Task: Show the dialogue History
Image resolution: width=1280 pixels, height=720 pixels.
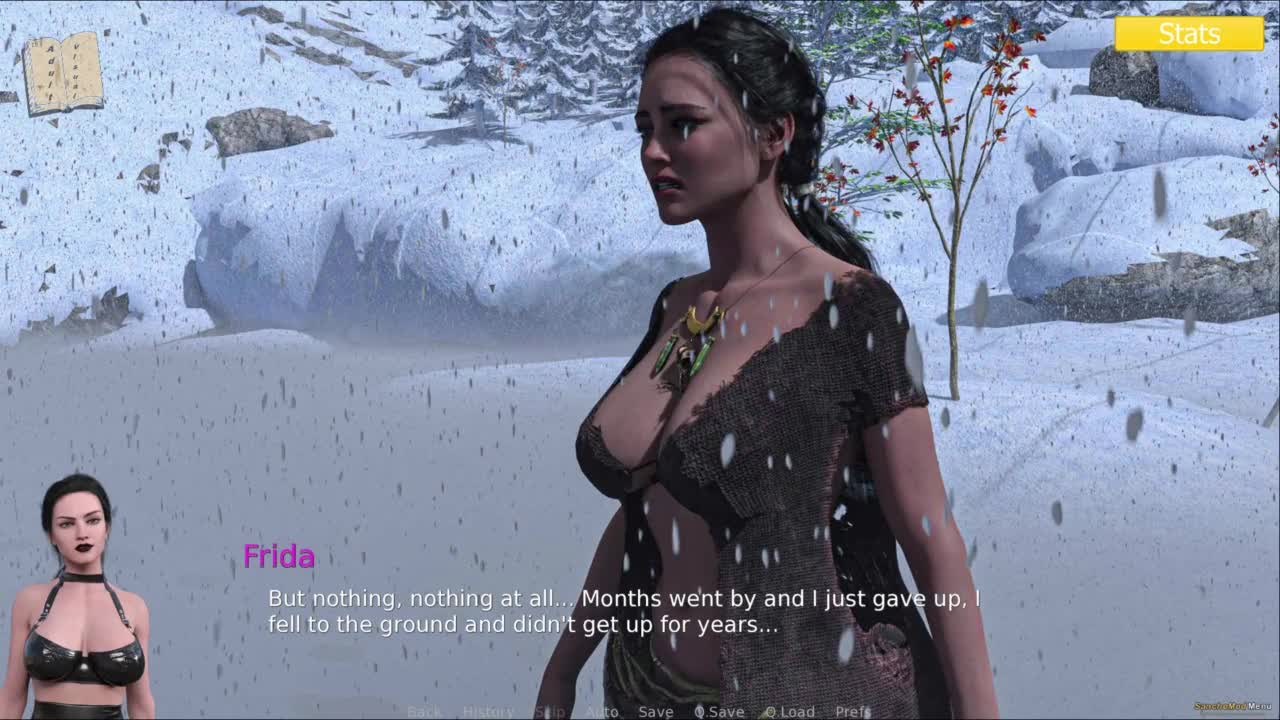Action: pyautogui.click(x=488, y=712)
